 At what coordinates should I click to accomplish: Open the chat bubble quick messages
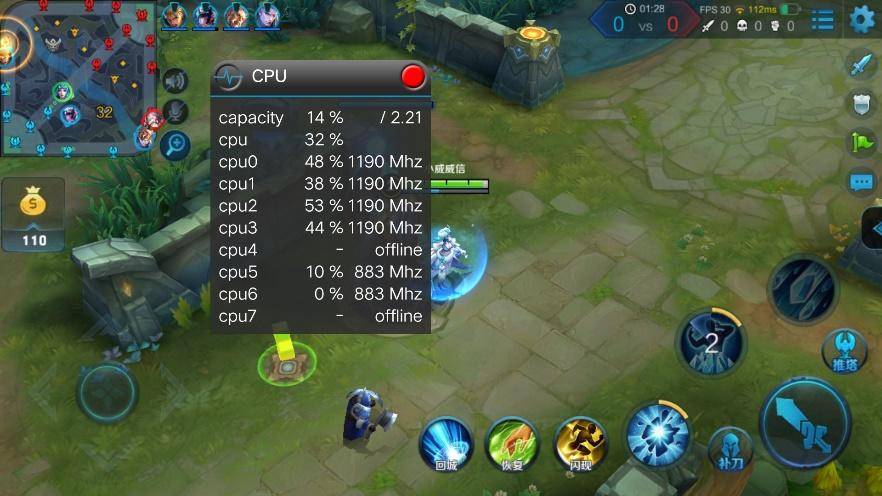click(x=861, y=182)
